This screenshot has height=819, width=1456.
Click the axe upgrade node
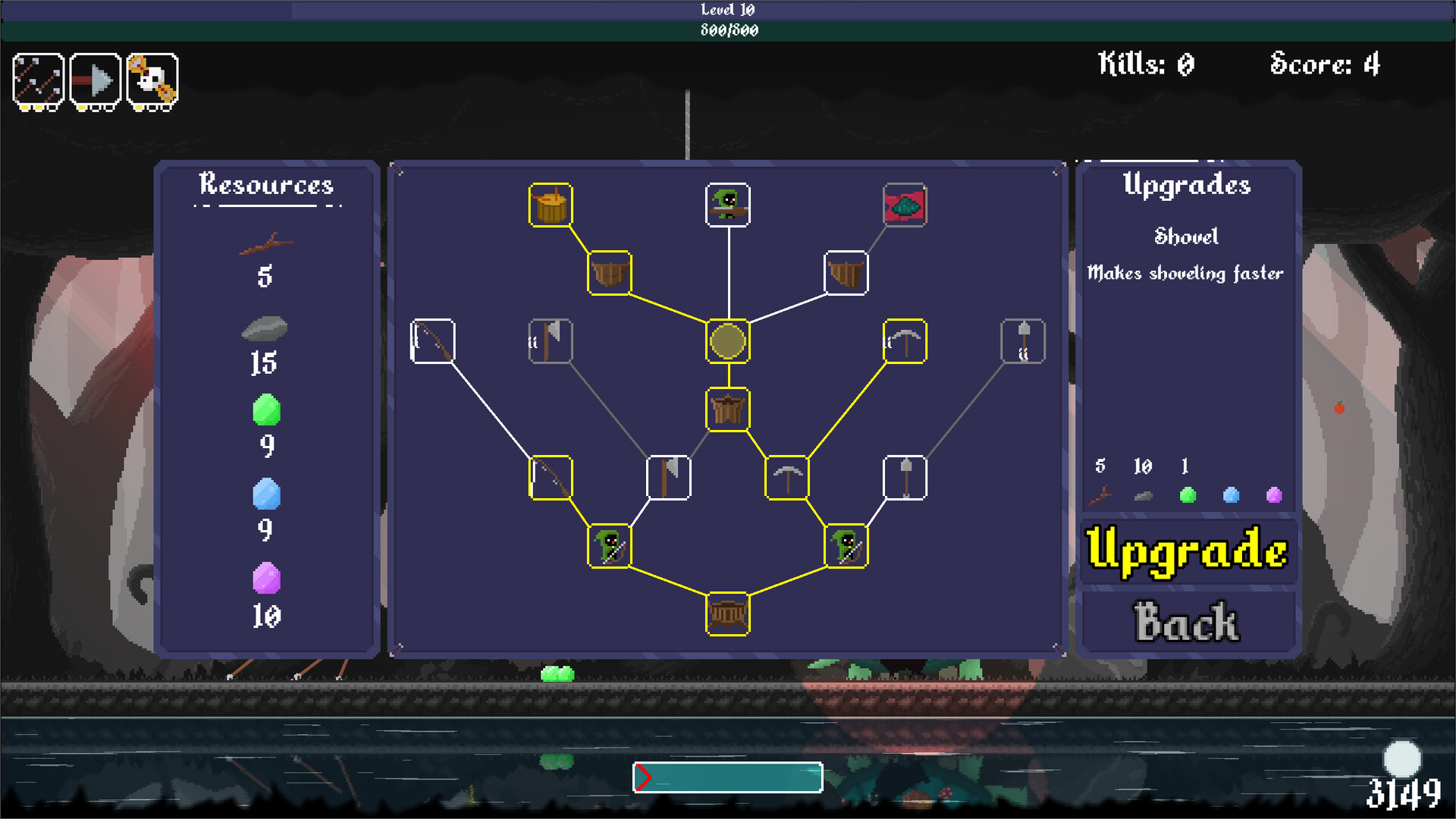point(668,477)
